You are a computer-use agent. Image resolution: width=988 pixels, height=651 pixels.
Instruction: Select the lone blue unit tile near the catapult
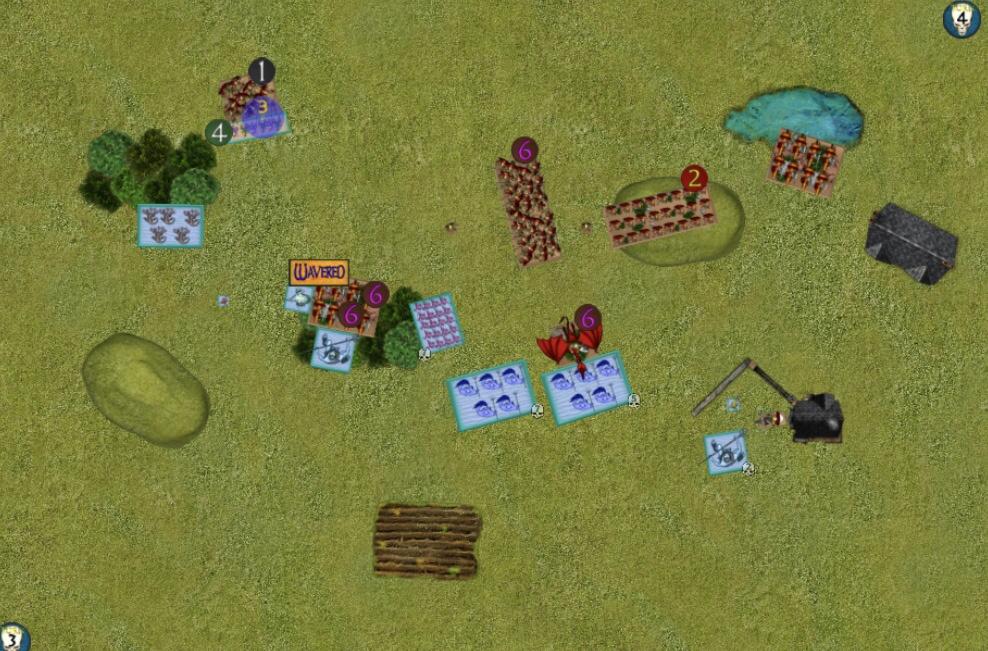click(x=725, y=452)
